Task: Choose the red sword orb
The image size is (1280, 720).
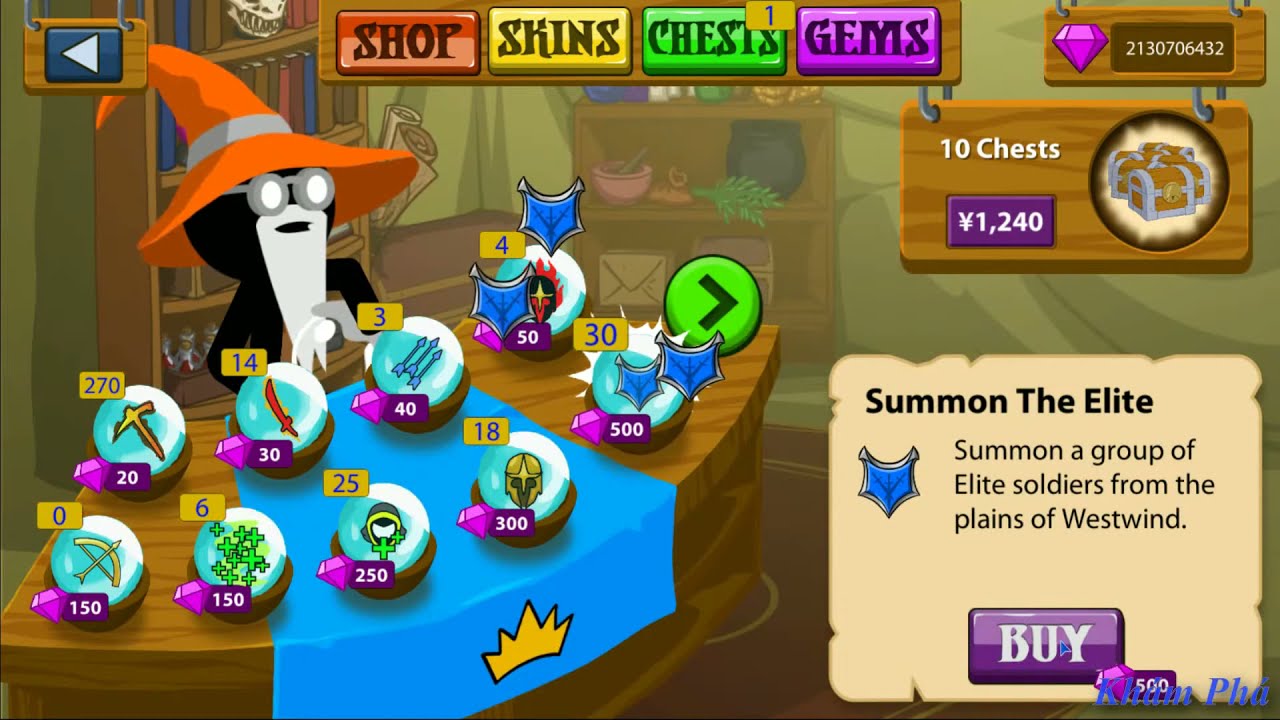Action: click(281, 412)
